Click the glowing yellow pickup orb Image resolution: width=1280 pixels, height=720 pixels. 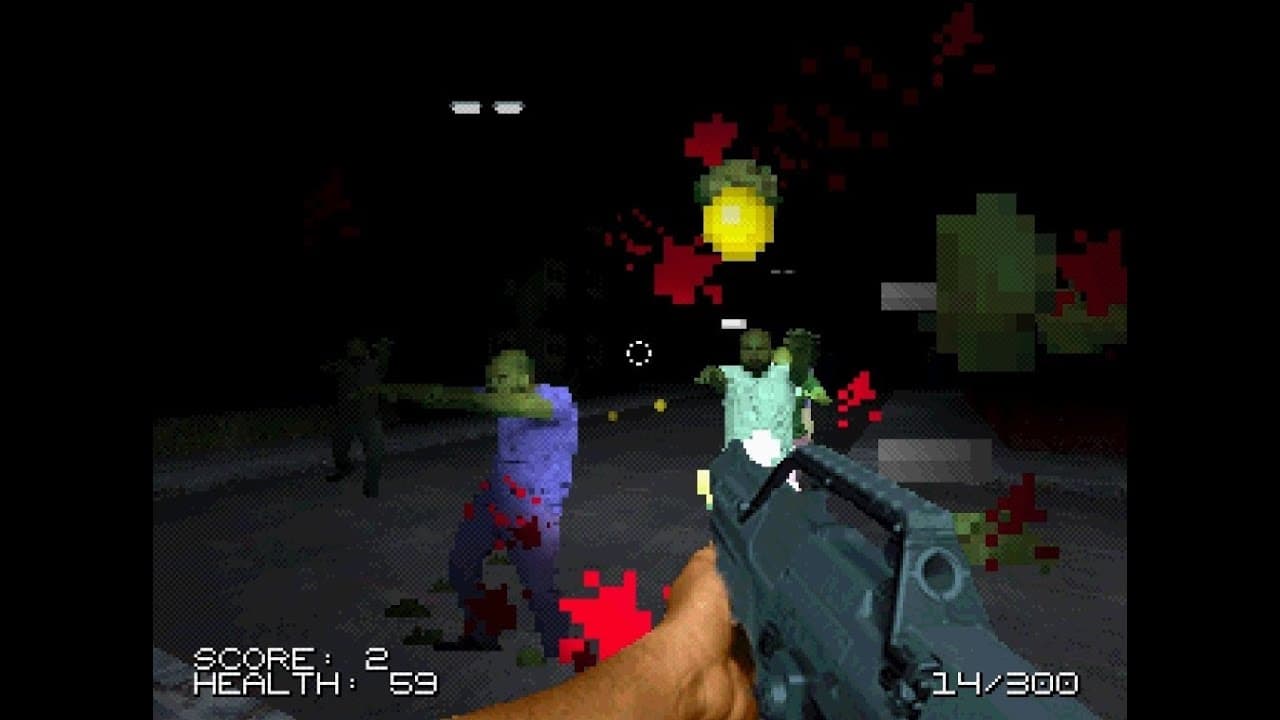pos(737,222)
